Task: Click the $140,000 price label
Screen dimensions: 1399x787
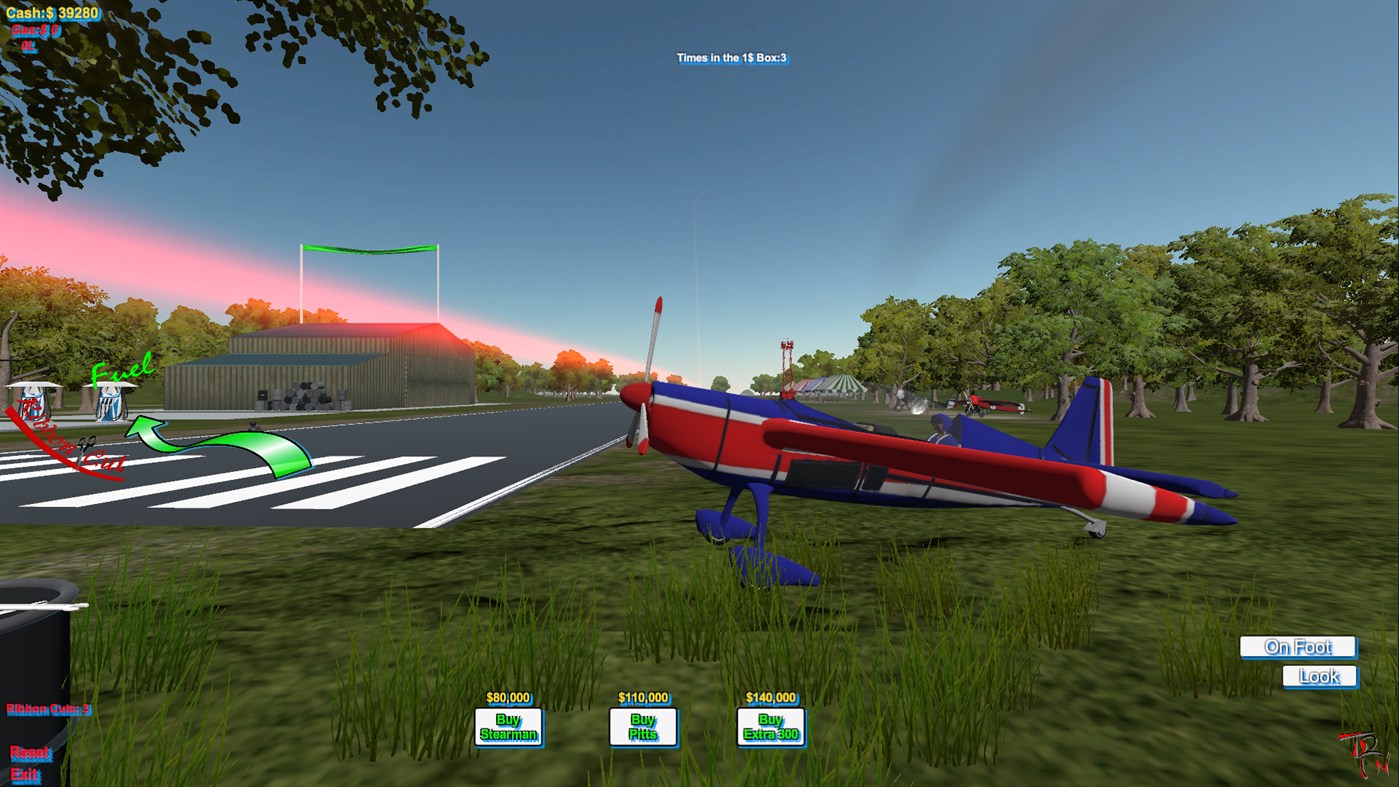Action: 770,698
